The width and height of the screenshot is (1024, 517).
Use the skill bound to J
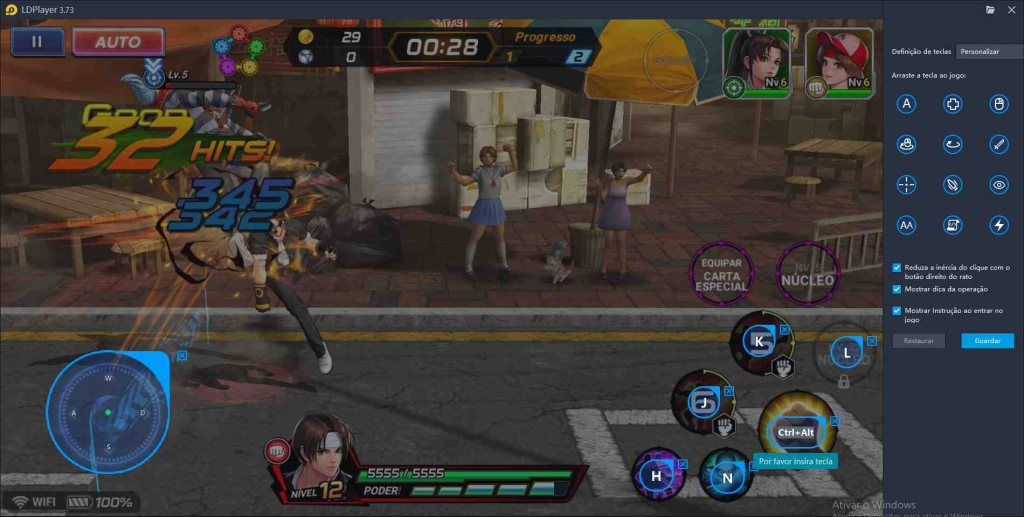[703, 402]
